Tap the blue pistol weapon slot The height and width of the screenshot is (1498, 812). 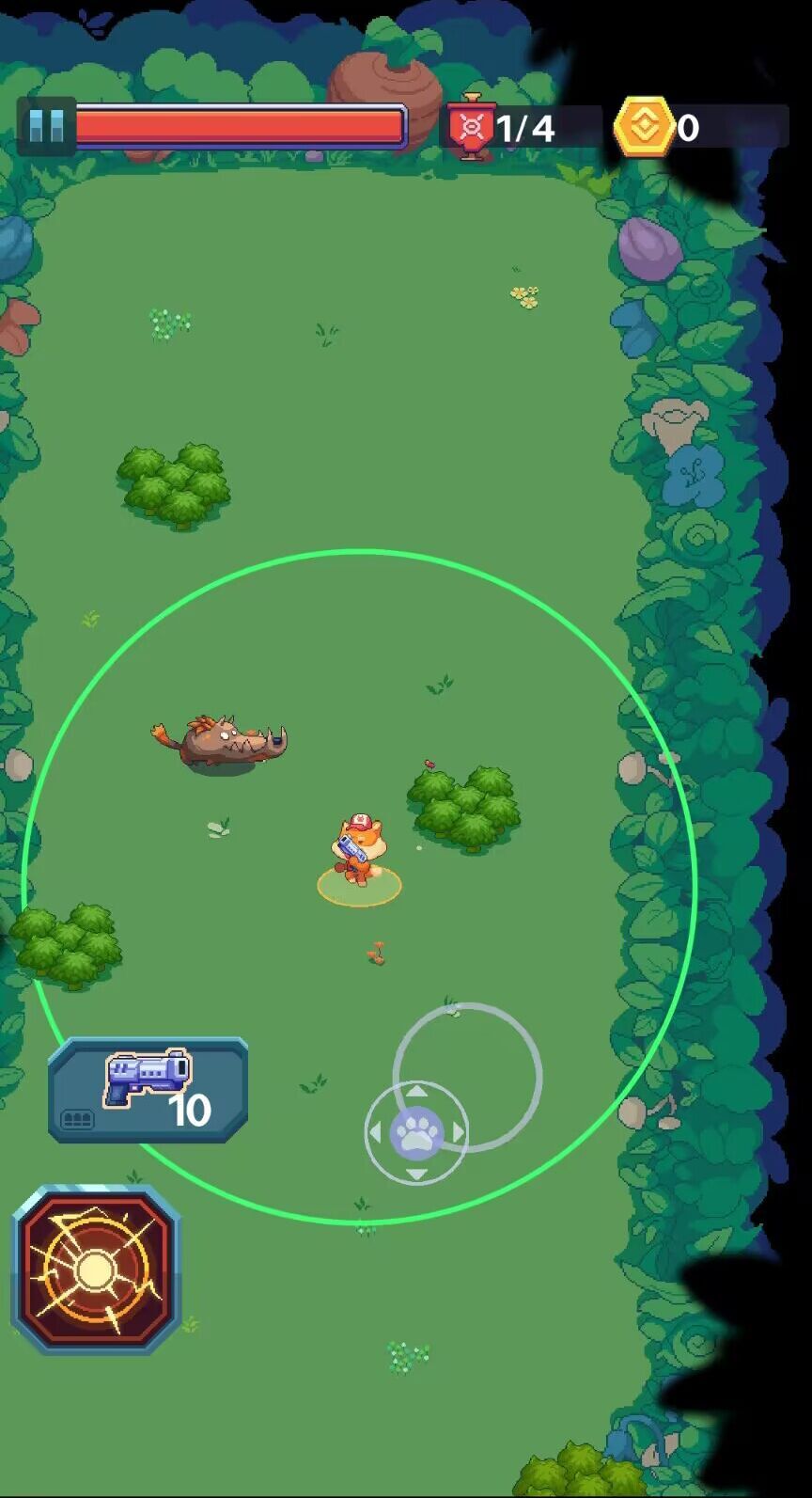click(148, 1091)
